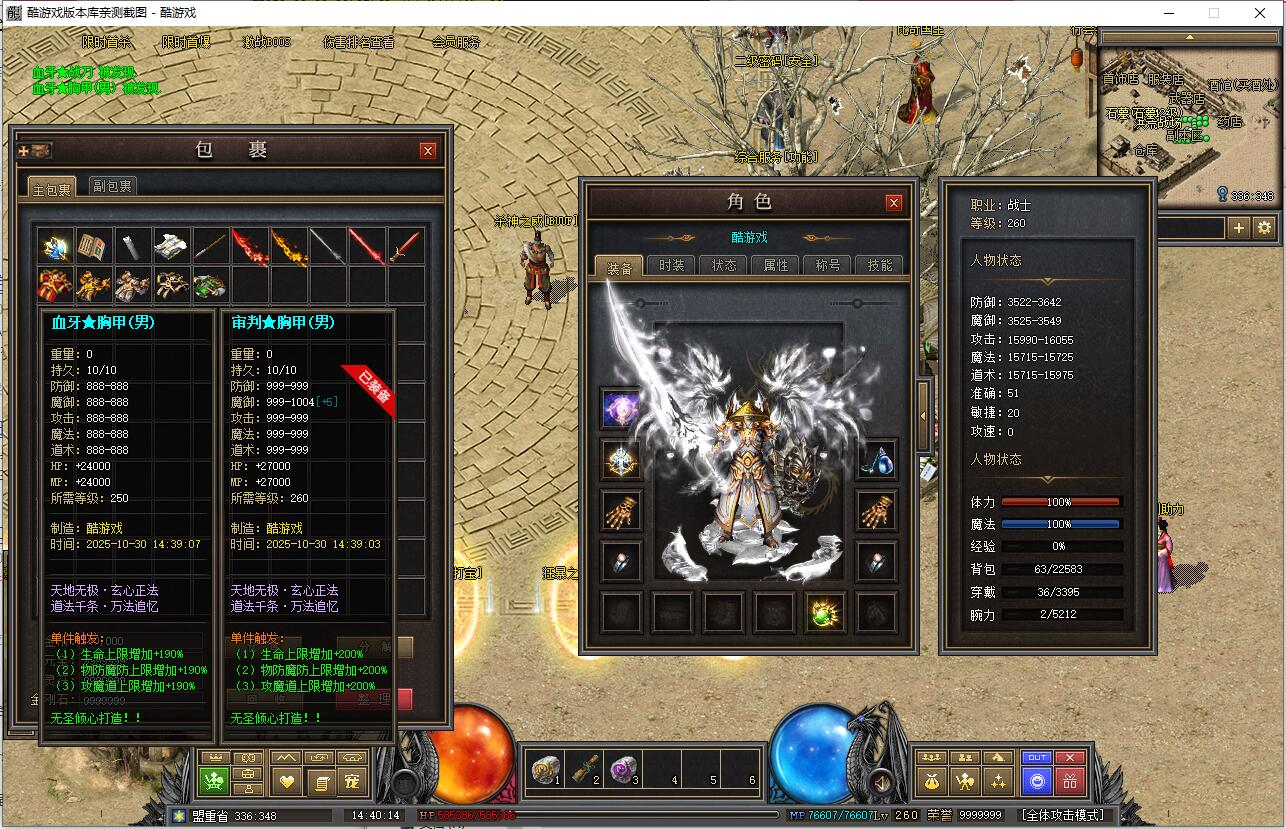Screen dimensions: 1286x829
Task: Switch to the 副包裹 bag tab
Action: pyautogui.click(x=112, y=186)
